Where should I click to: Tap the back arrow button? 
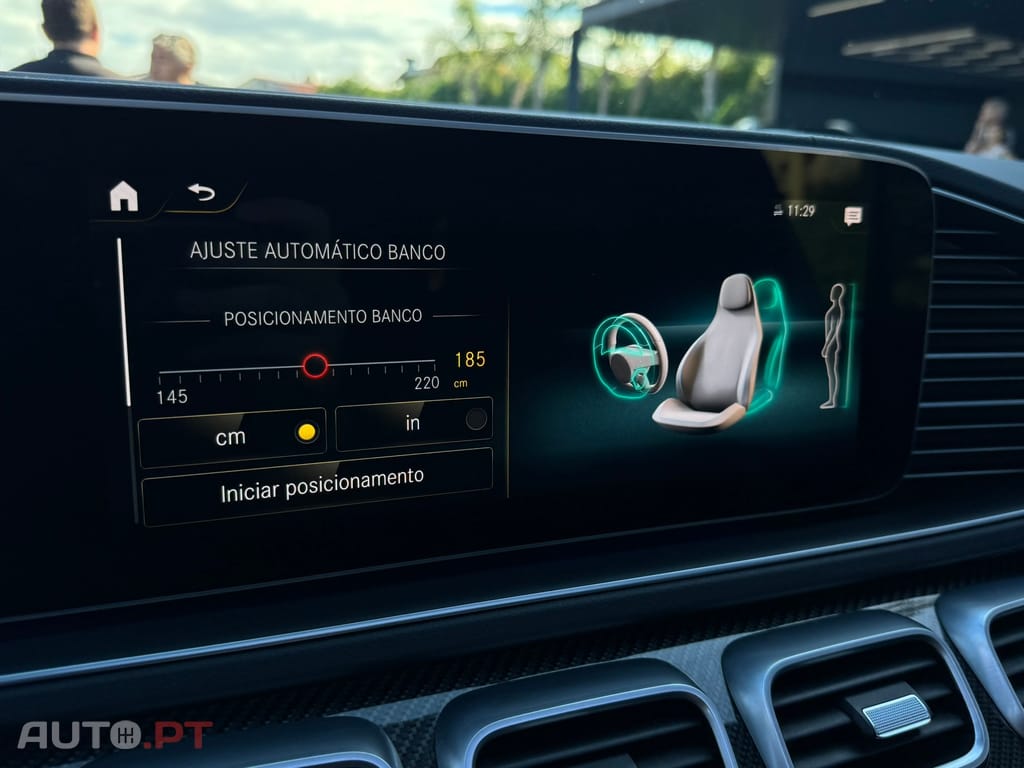click(x=202, y=192)
